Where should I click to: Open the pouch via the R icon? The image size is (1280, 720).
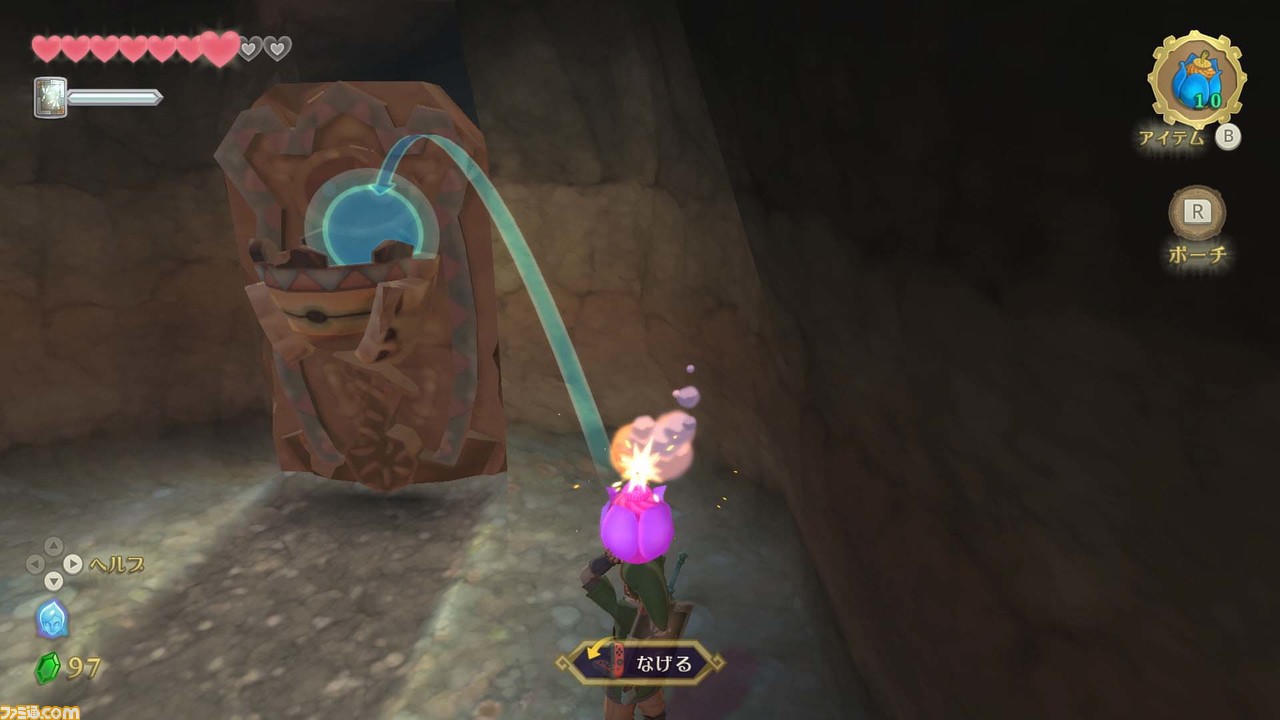[1196, 212]
